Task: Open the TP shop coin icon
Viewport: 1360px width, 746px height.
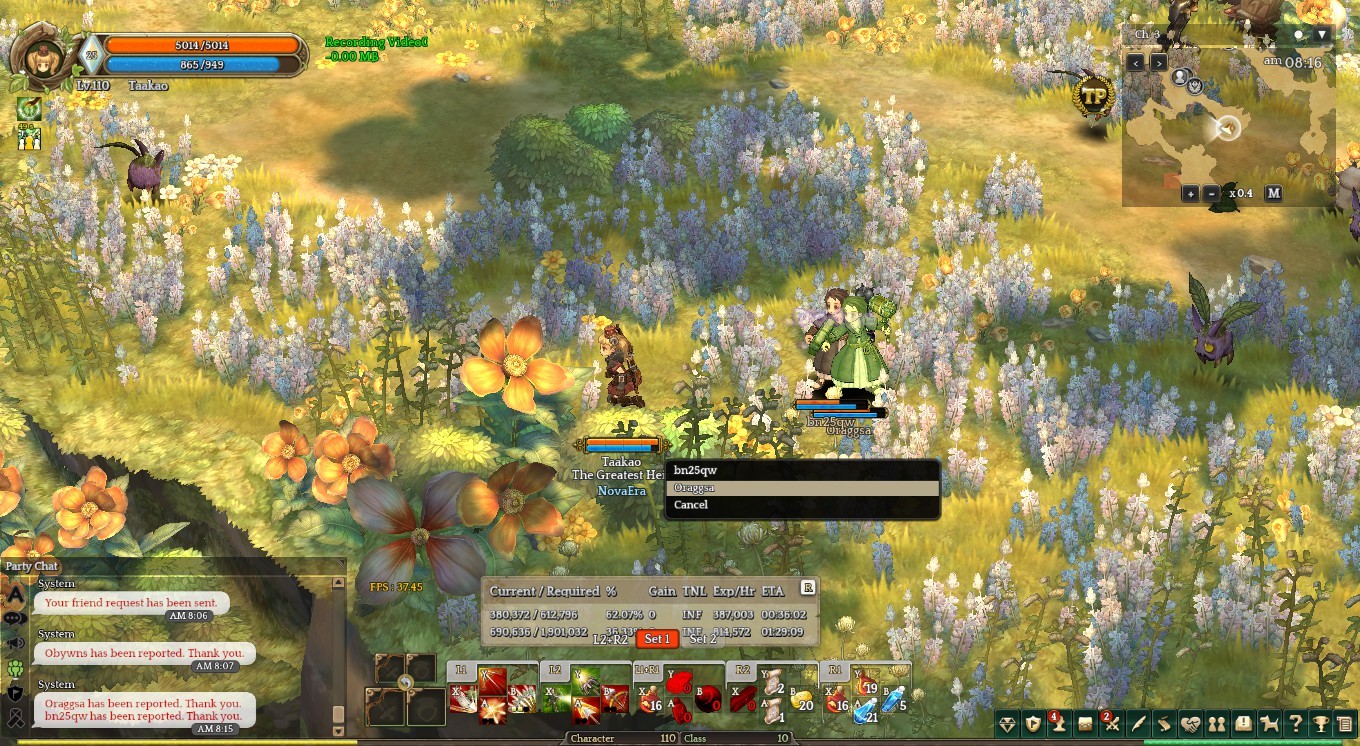Action: [1093, 96]
